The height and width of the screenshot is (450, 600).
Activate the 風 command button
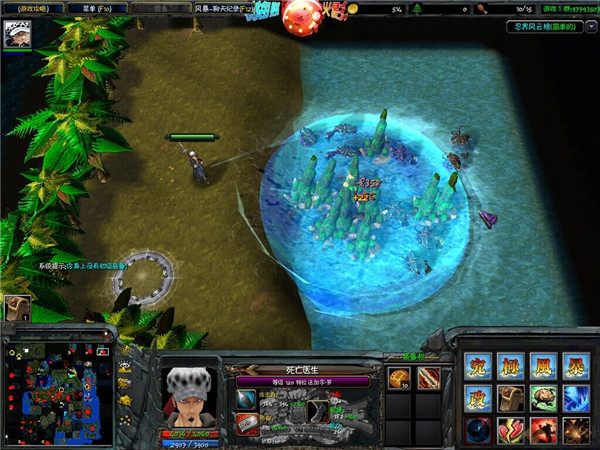(x=542, y=366)
